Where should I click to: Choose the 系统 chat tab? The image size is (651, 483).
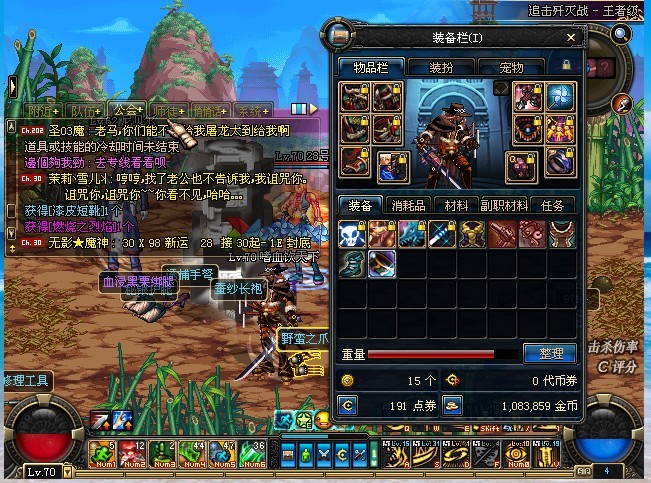(x=254, y=110)
